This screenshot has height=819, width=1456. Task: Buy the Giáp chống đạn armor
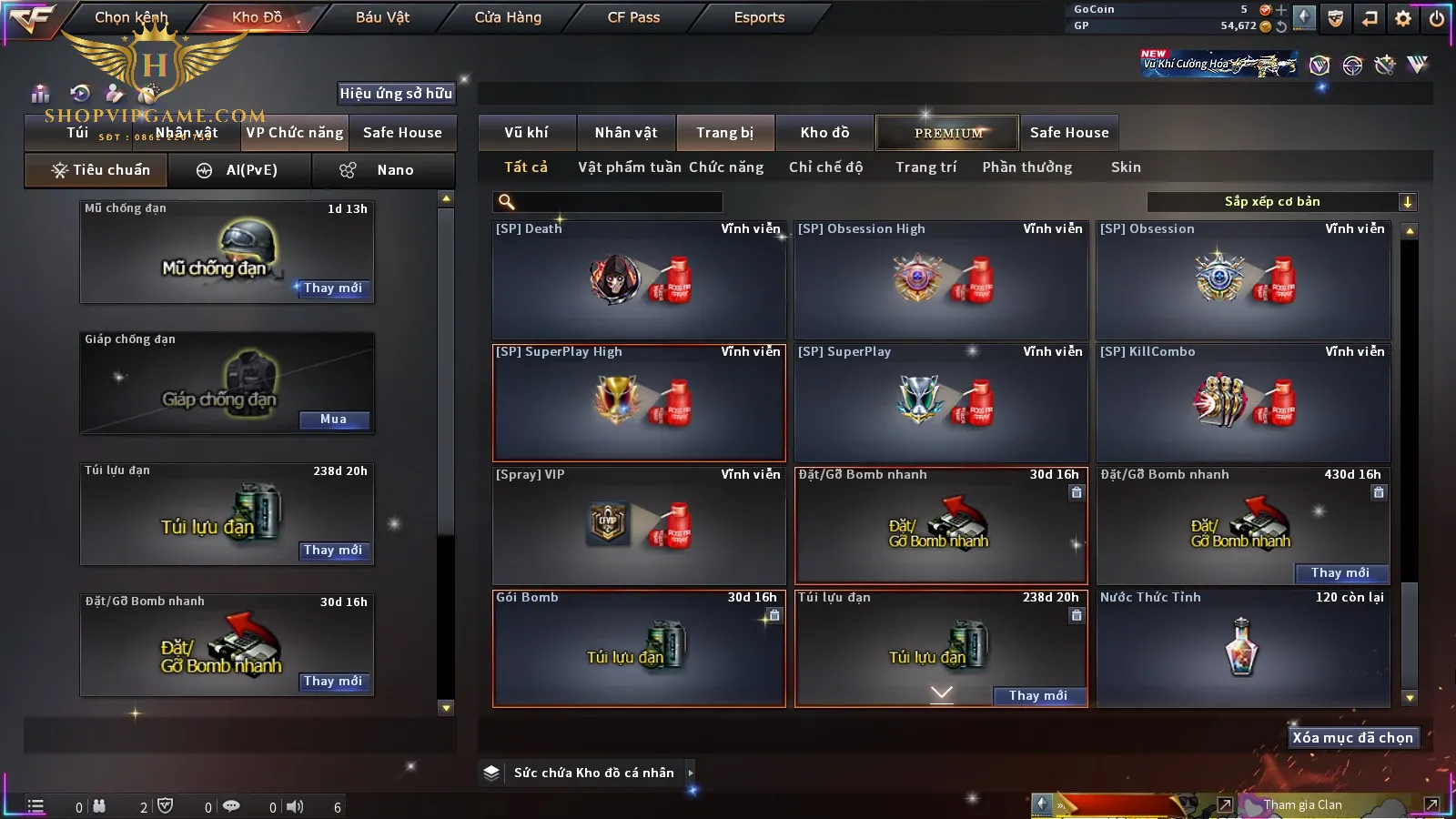point(334,420)
